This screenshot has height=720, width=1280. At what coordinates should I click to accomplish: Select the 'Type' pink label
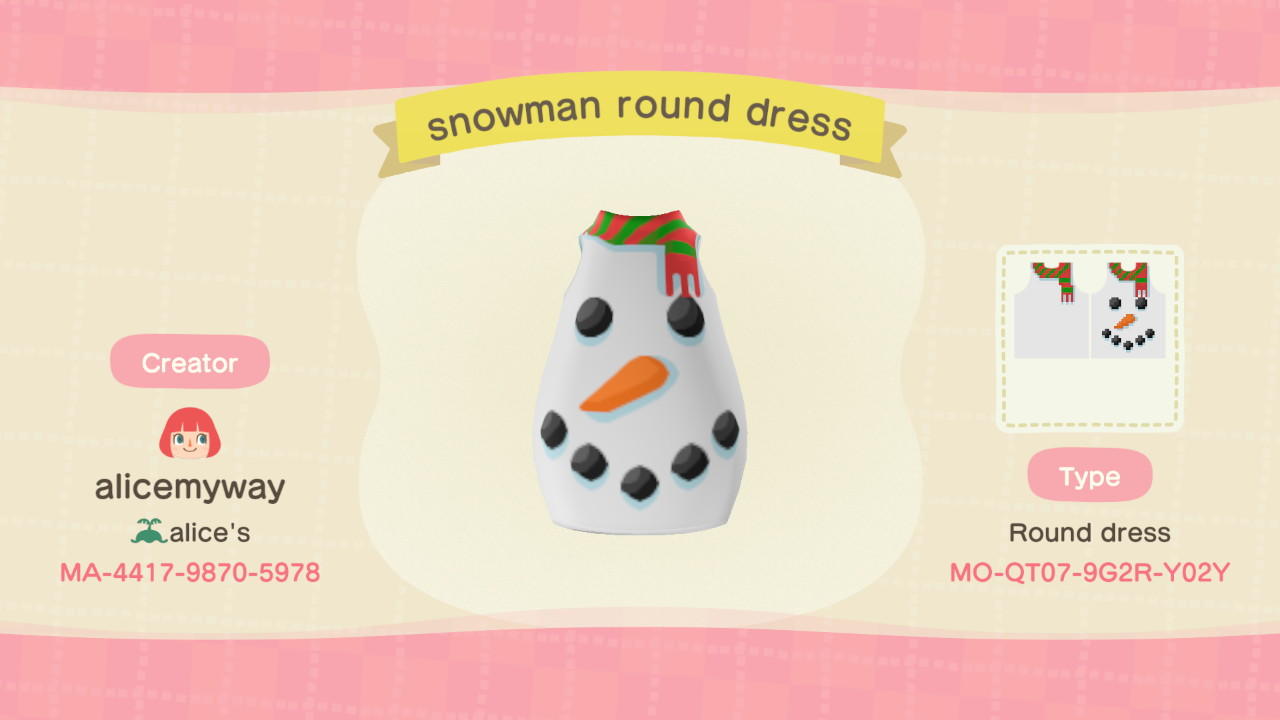[1090, 477]
